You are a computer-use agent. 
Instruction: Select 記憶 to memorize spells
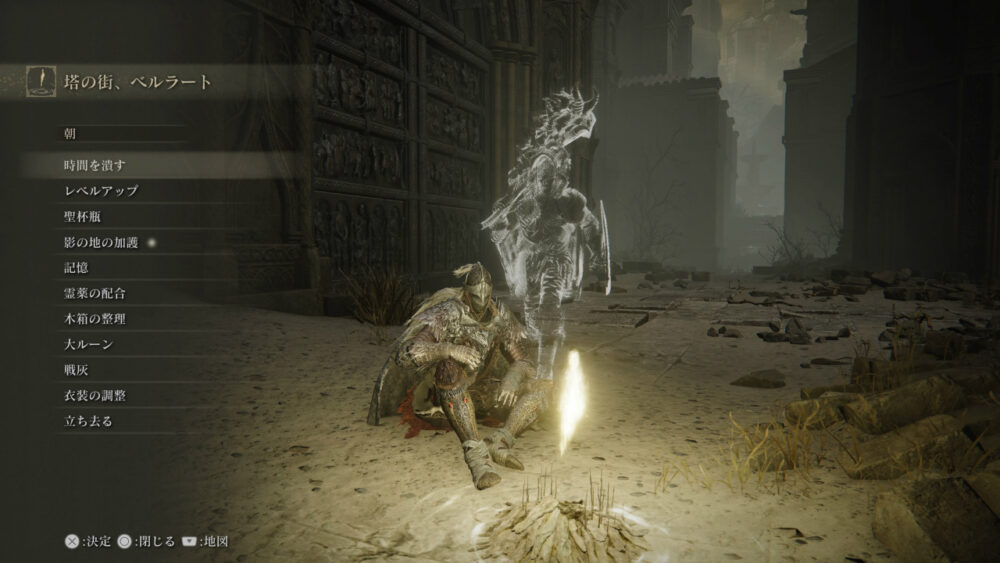pyautogui.click(x=75, y=268)
